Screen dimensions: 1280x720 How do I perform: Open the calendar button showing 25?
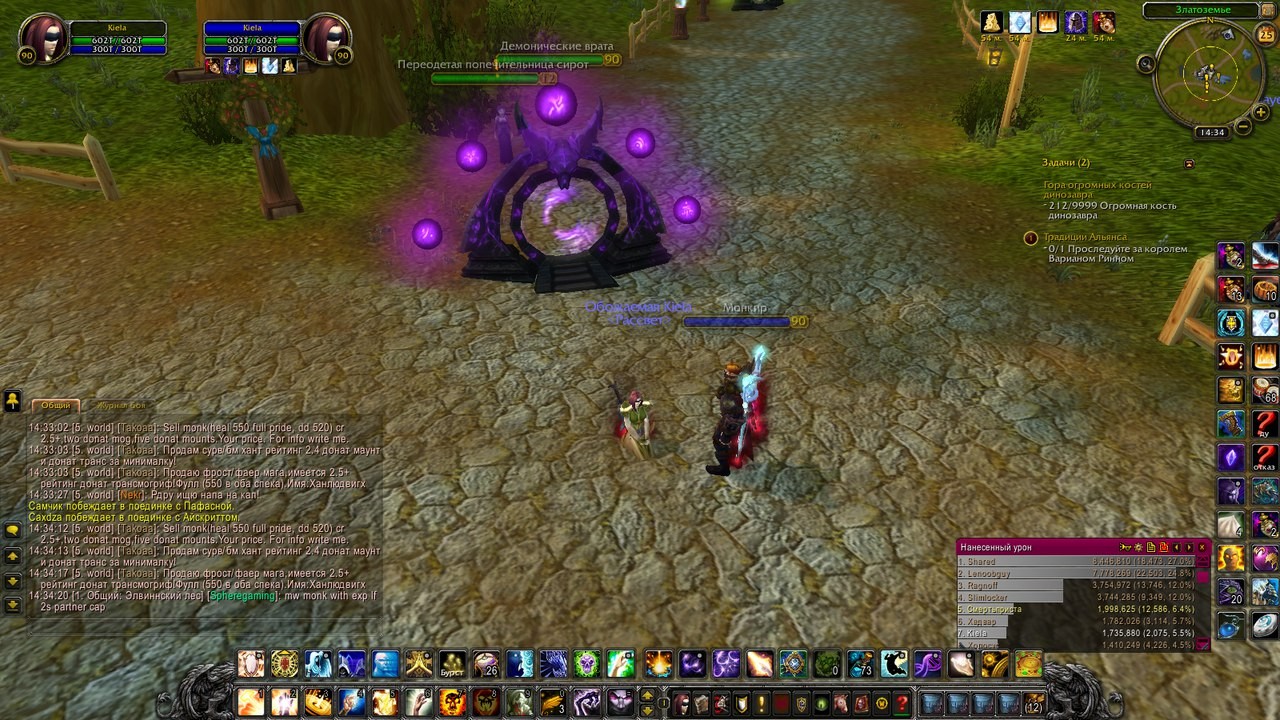(1265, 35)
